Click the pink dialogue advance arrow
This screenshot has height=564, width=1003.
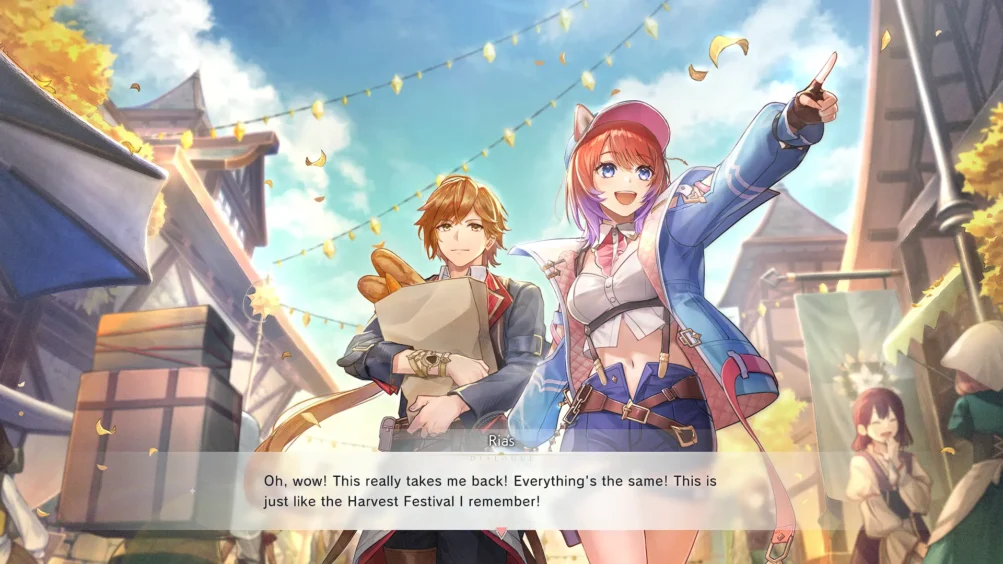pyautogui.click(x=501, y=531)
